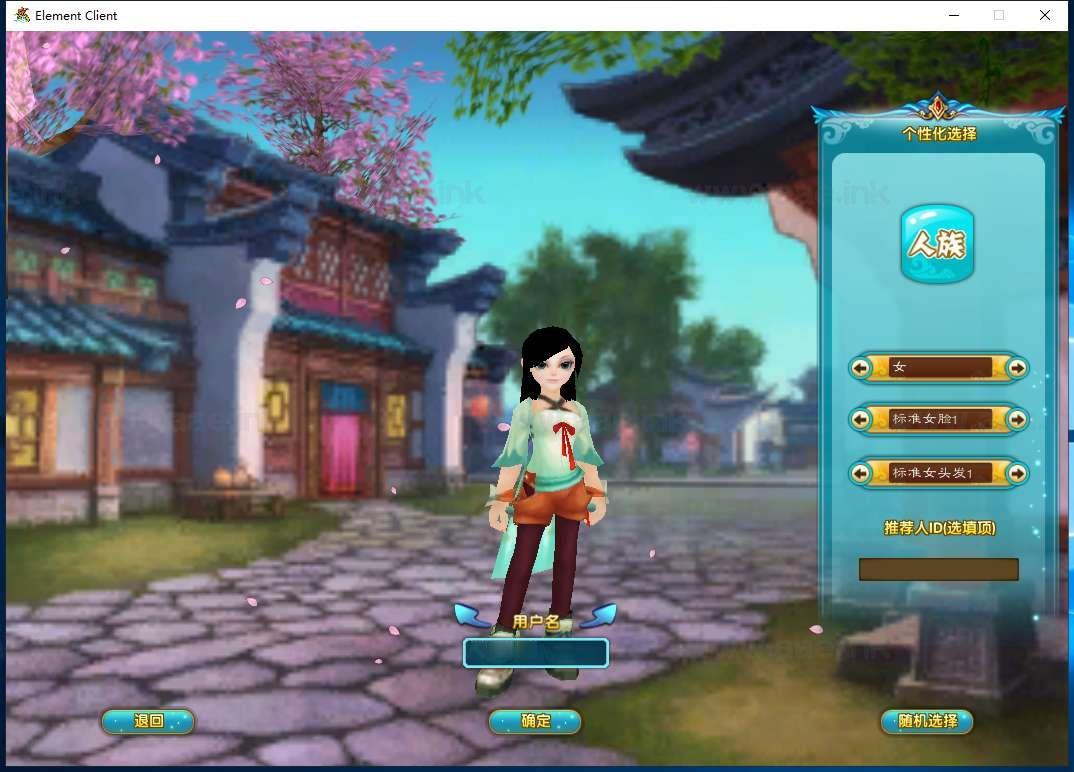Click the right arrow beside gender 女

[x=1017, y=368]
